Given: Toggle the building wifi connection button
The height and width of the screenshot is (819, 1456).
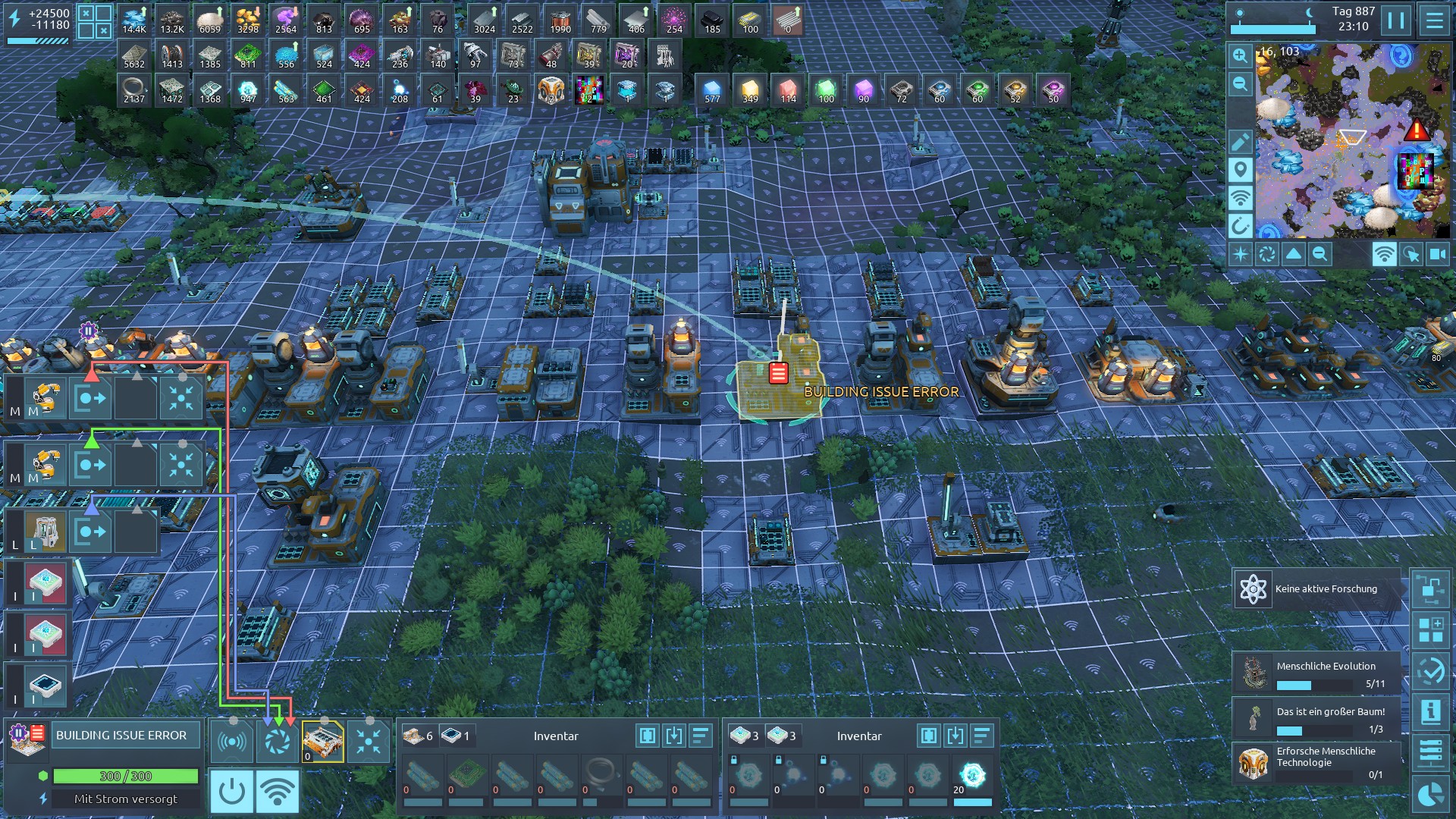Looking at the screenshot, I should [277, 791].
